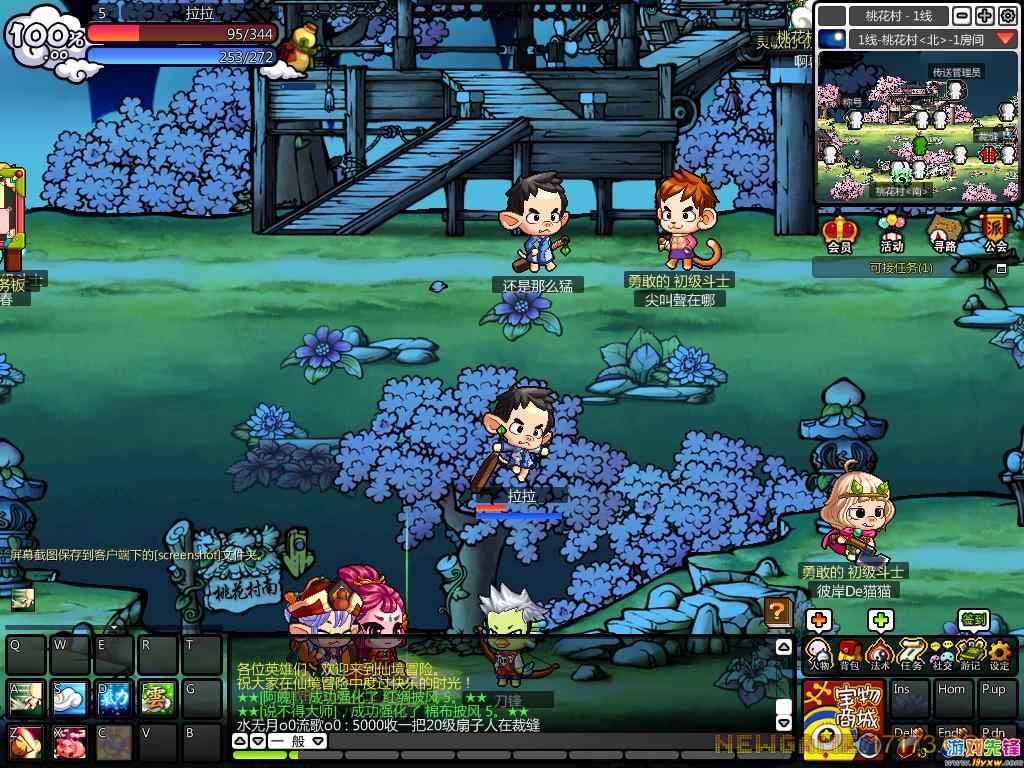The image size is (1024, 768).
Task: Open the 背包 backpack inventory
Action: point(849,655)
